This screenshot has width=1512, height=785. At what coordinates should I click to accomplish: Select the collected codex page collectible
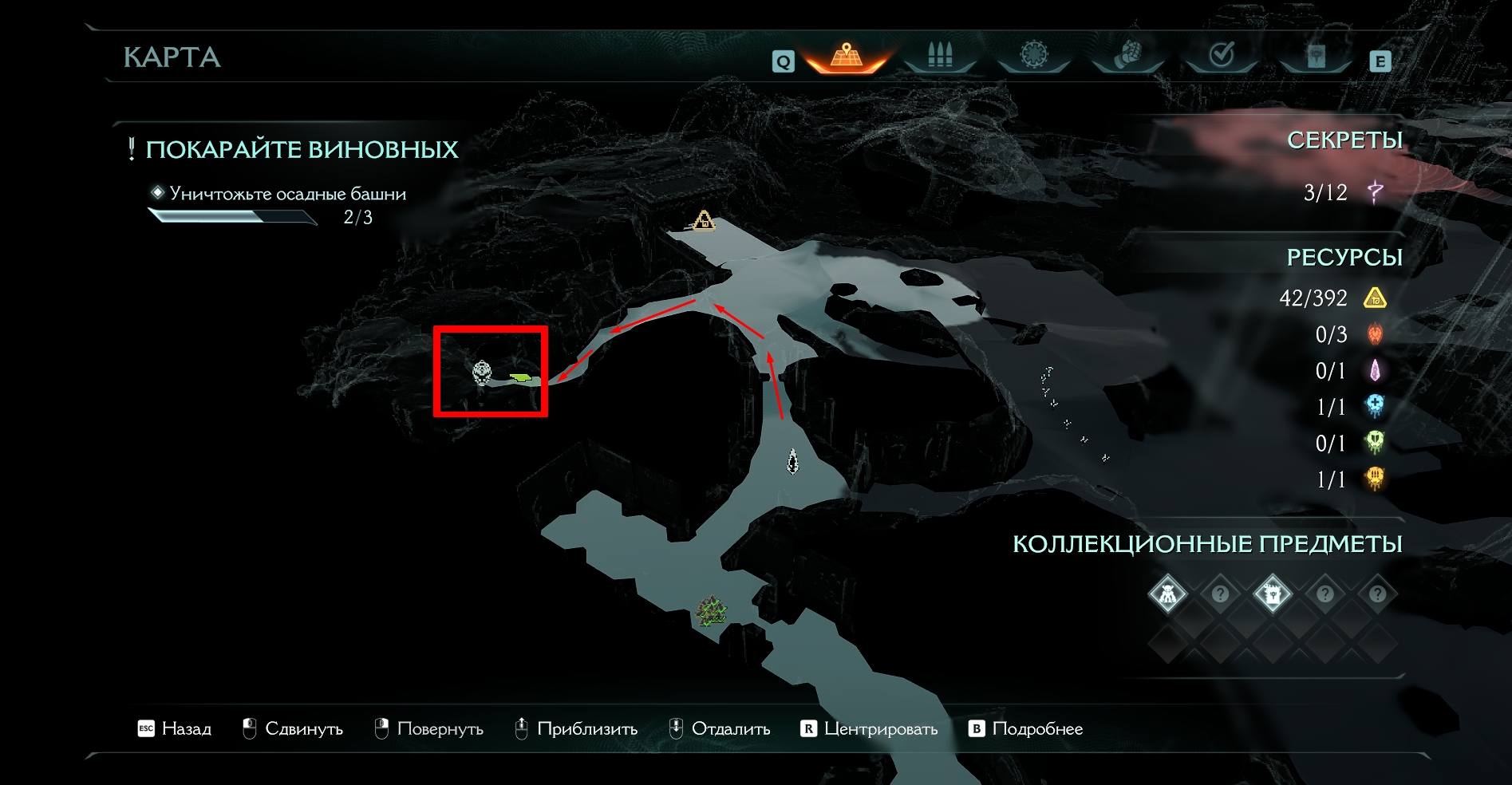[x=1272, y=594]
